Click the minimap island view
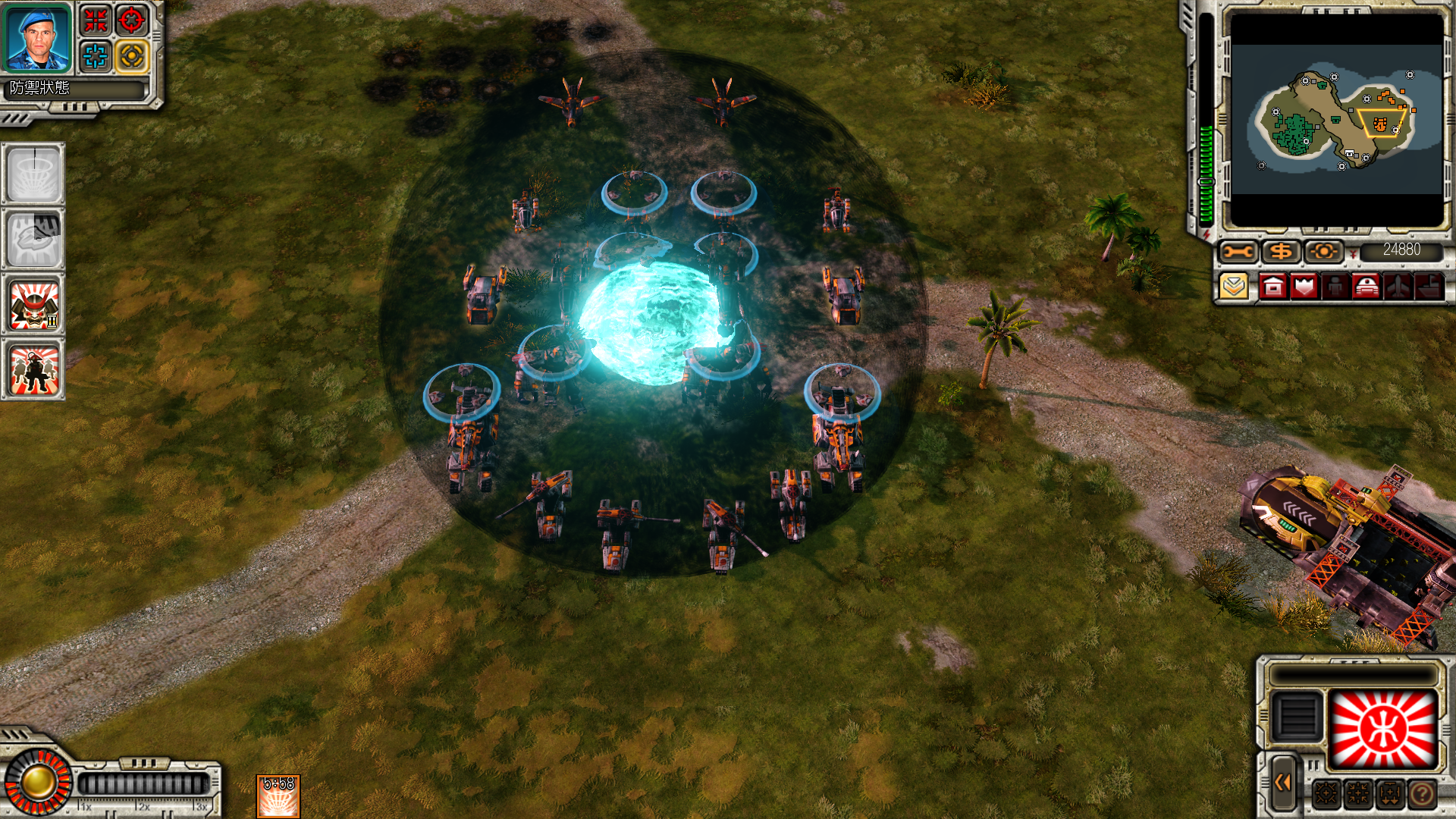Viewport: 1456px width, 819px height. tap(1336, 119)
